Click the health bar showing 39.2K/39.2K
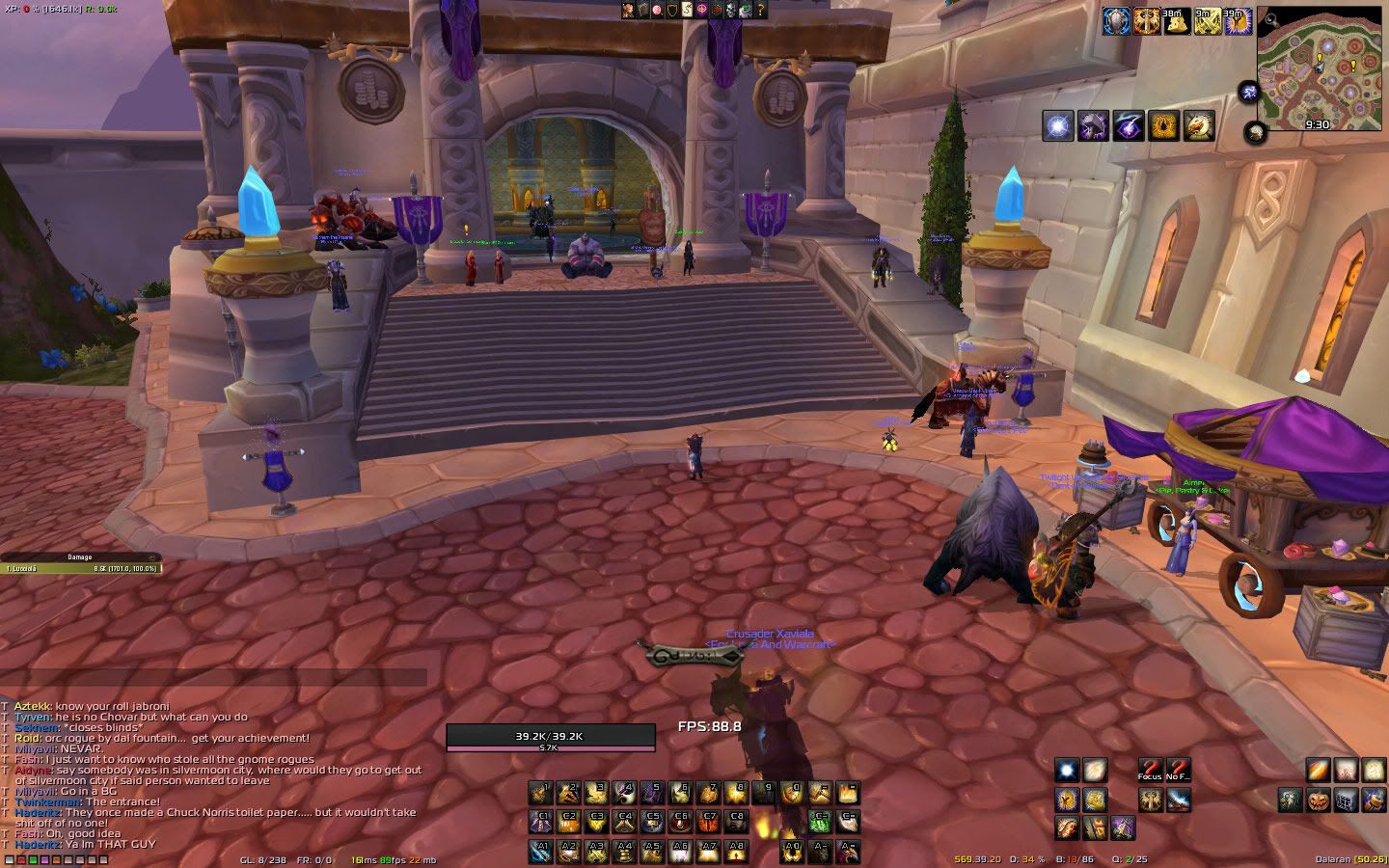The height and width of the screenshot is (868, 1389). pos(550,734)
